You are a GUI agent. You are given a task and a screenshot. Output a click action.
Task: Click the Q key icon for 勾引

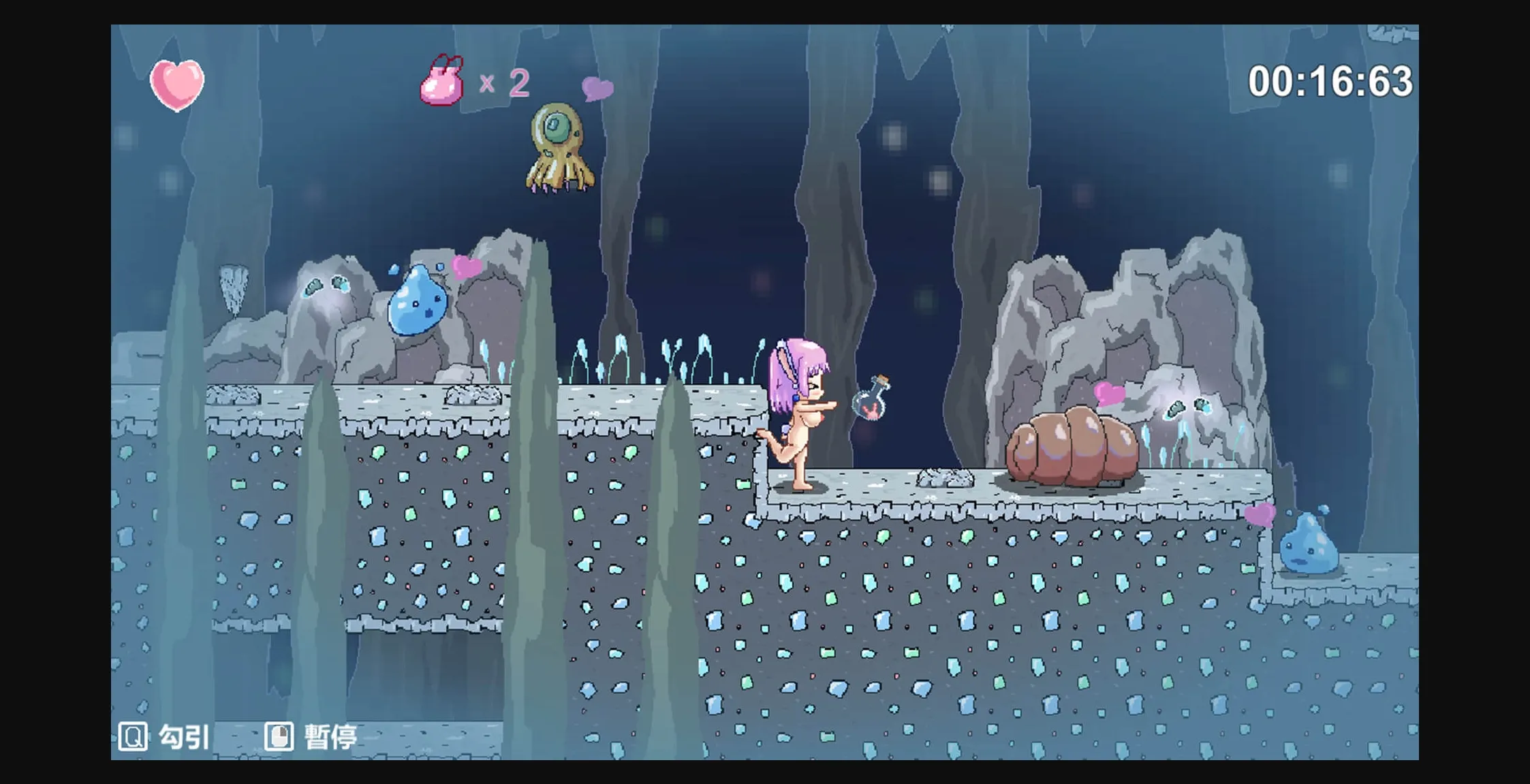pyautogui.click(x=134, y=738)
